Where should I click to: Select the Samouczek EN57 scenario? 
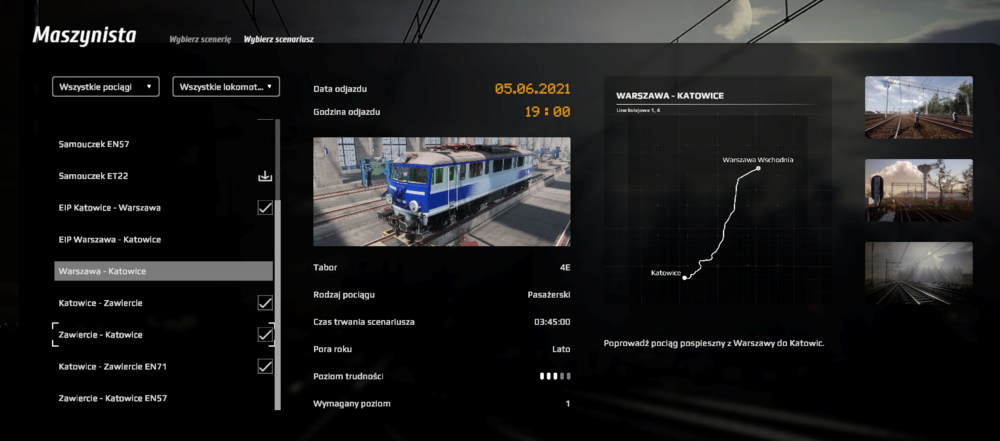(x=94, y=144)
